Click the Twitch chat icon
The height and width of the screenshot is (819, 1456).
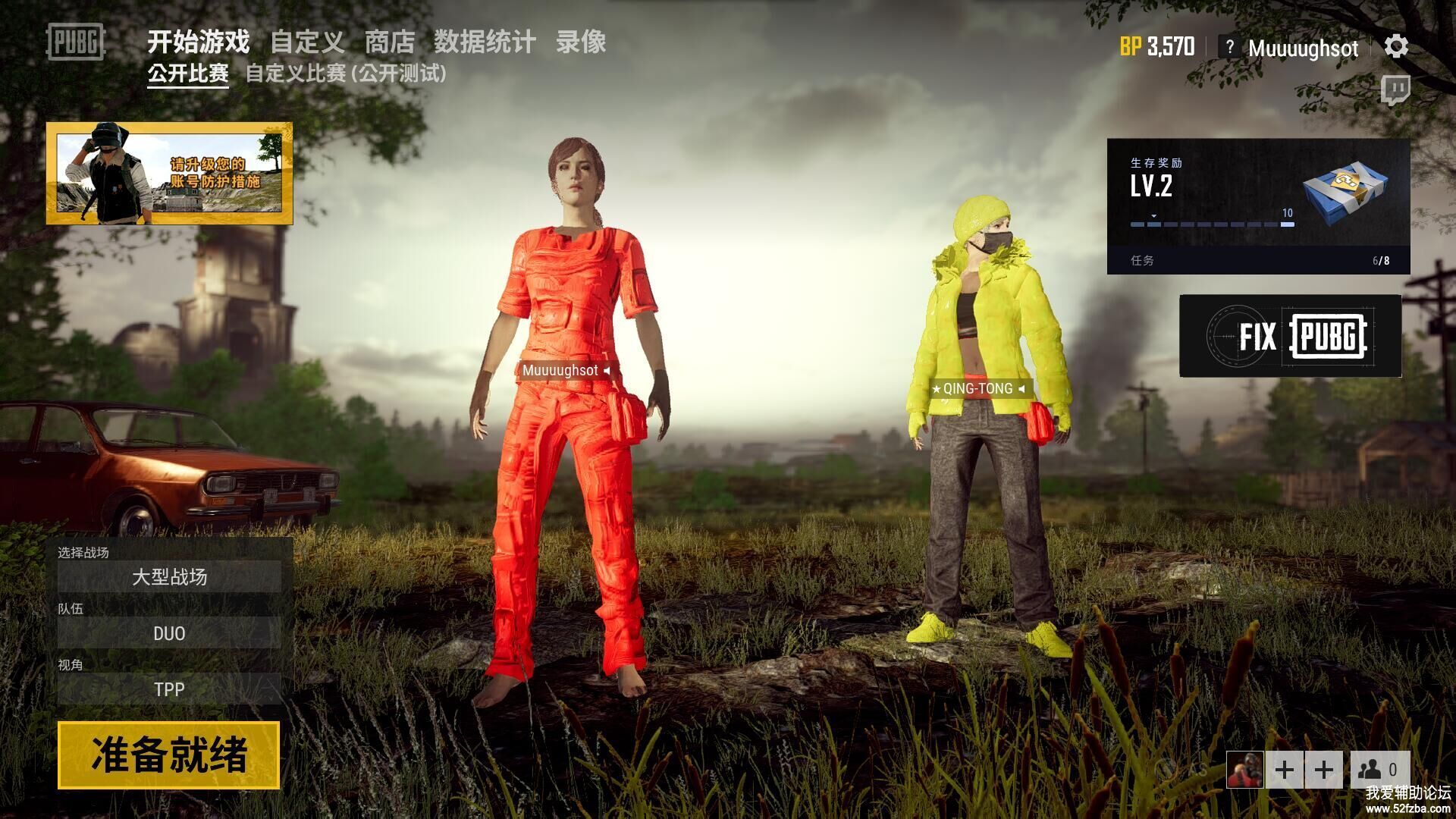click(1395, 89)
